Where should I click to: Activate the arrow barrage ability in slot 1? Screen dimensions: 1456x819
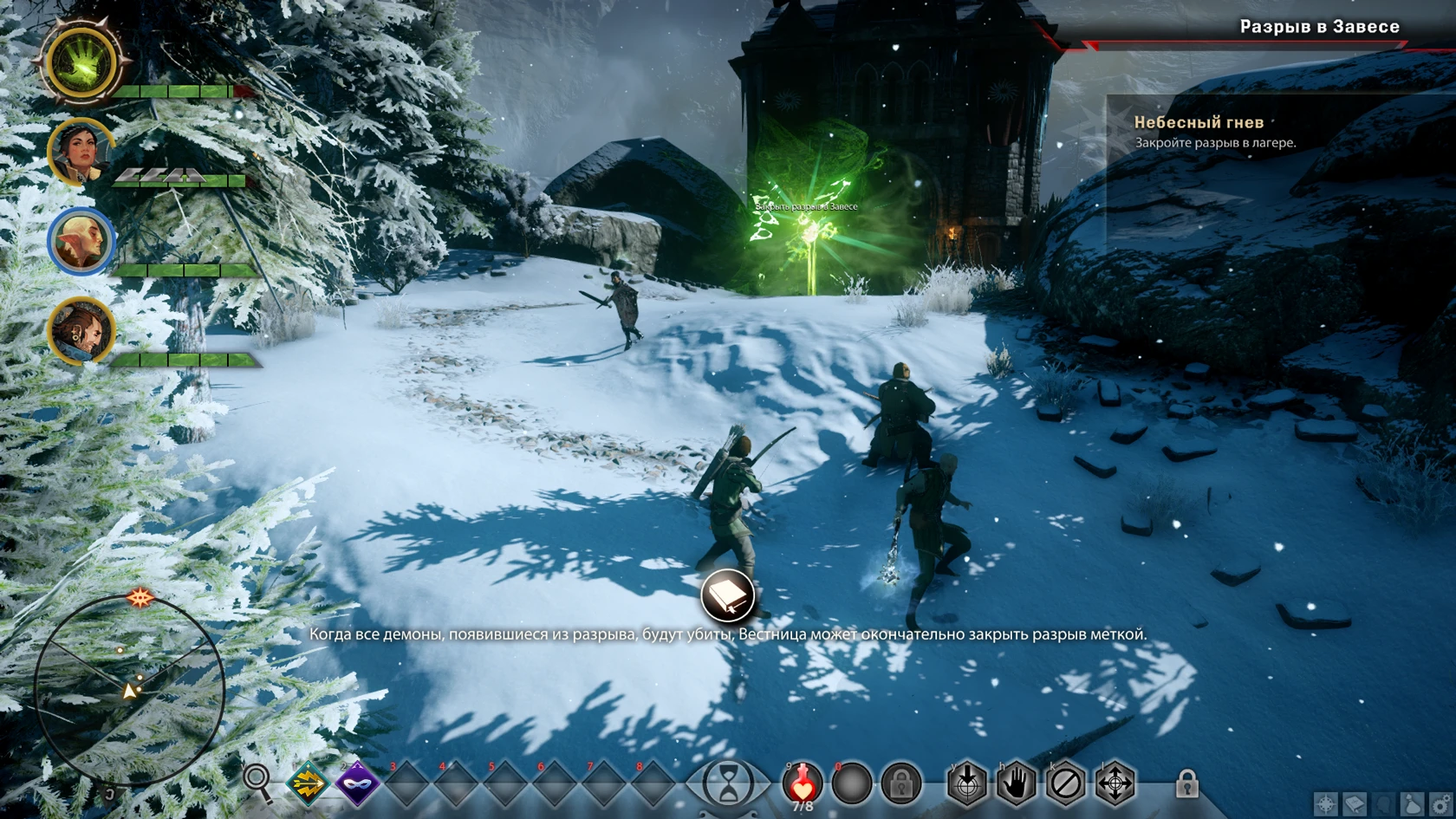309,783
